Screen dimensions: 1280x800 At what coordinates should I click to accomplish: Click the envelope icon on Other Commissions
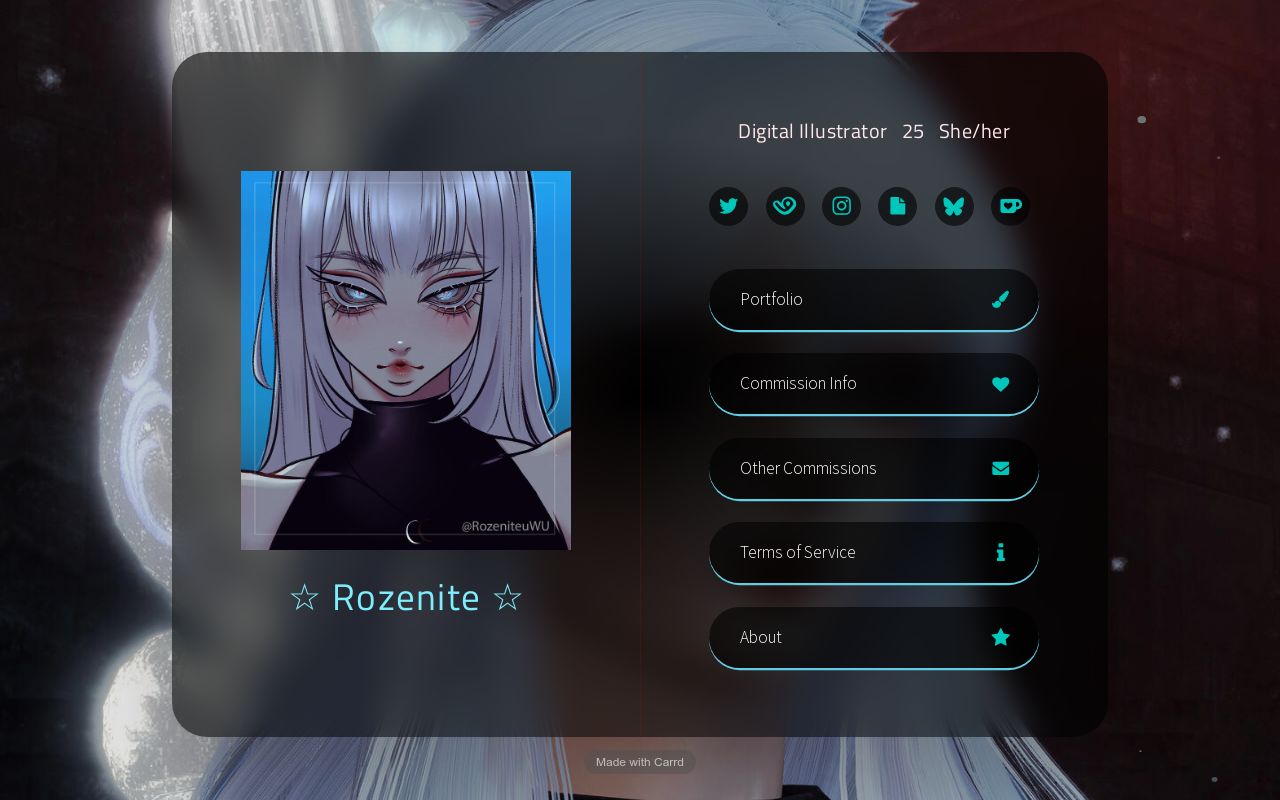[1000, 468]
